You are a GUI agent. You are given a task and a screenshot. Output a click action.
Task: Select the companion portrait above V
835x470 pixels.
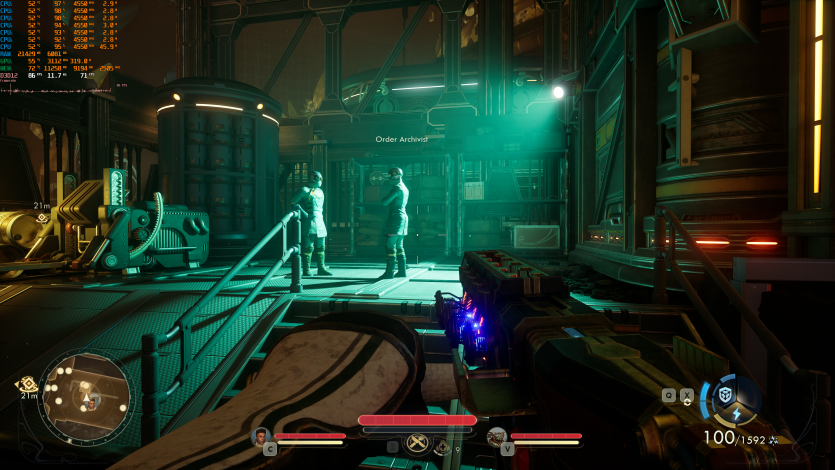(x=496, y=436)
